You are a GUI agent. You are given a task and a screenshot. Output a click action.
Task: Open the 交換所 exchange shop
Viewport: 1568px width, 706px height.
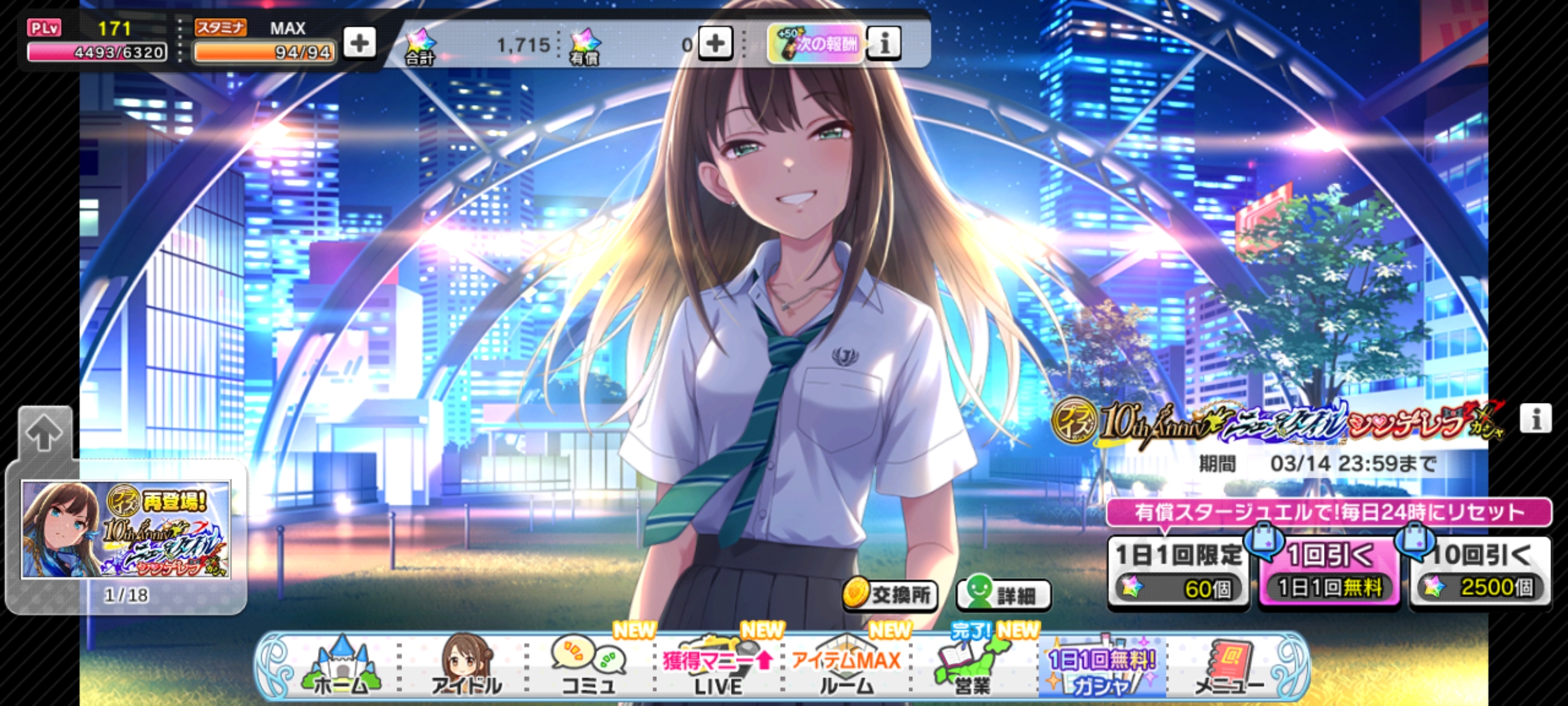(890, 595)
